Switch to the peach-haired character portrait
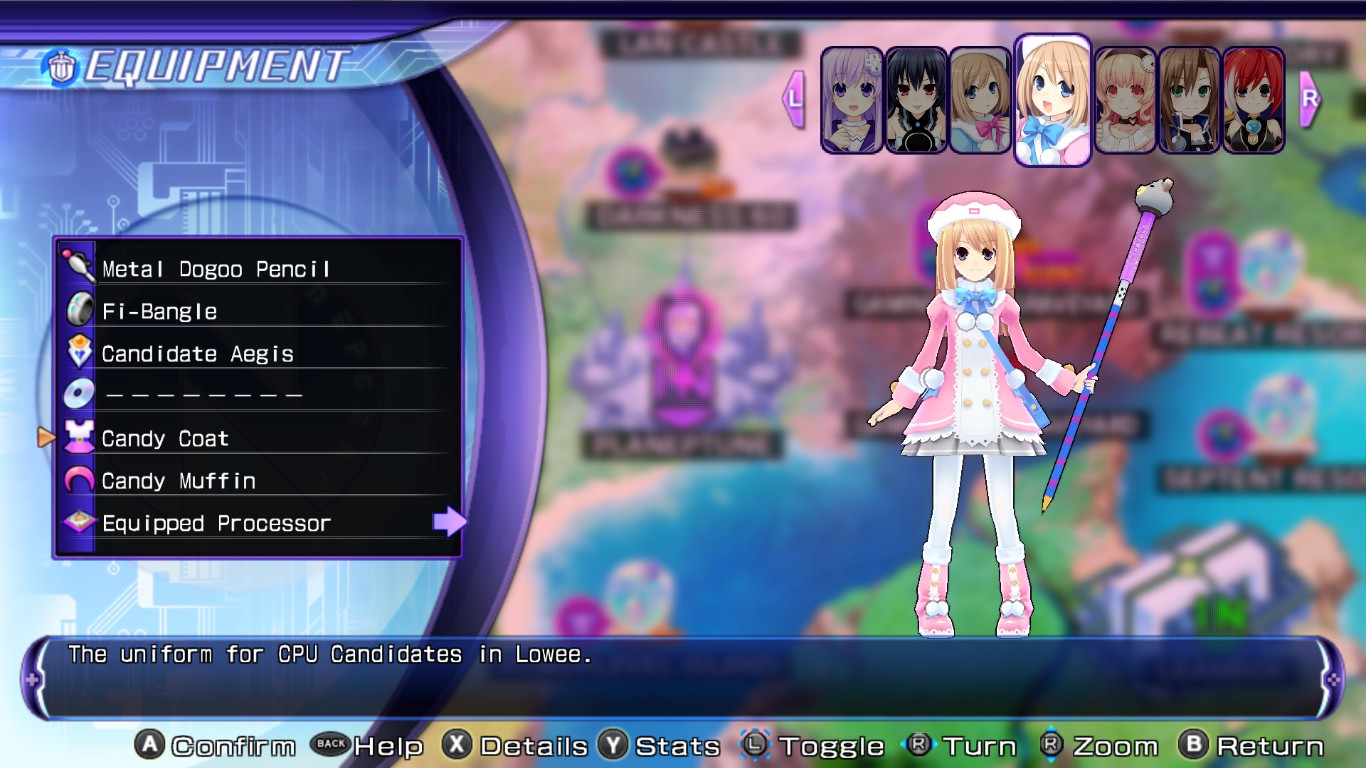Screen dimensions: 1366x768 click(x=1125, y=100)
